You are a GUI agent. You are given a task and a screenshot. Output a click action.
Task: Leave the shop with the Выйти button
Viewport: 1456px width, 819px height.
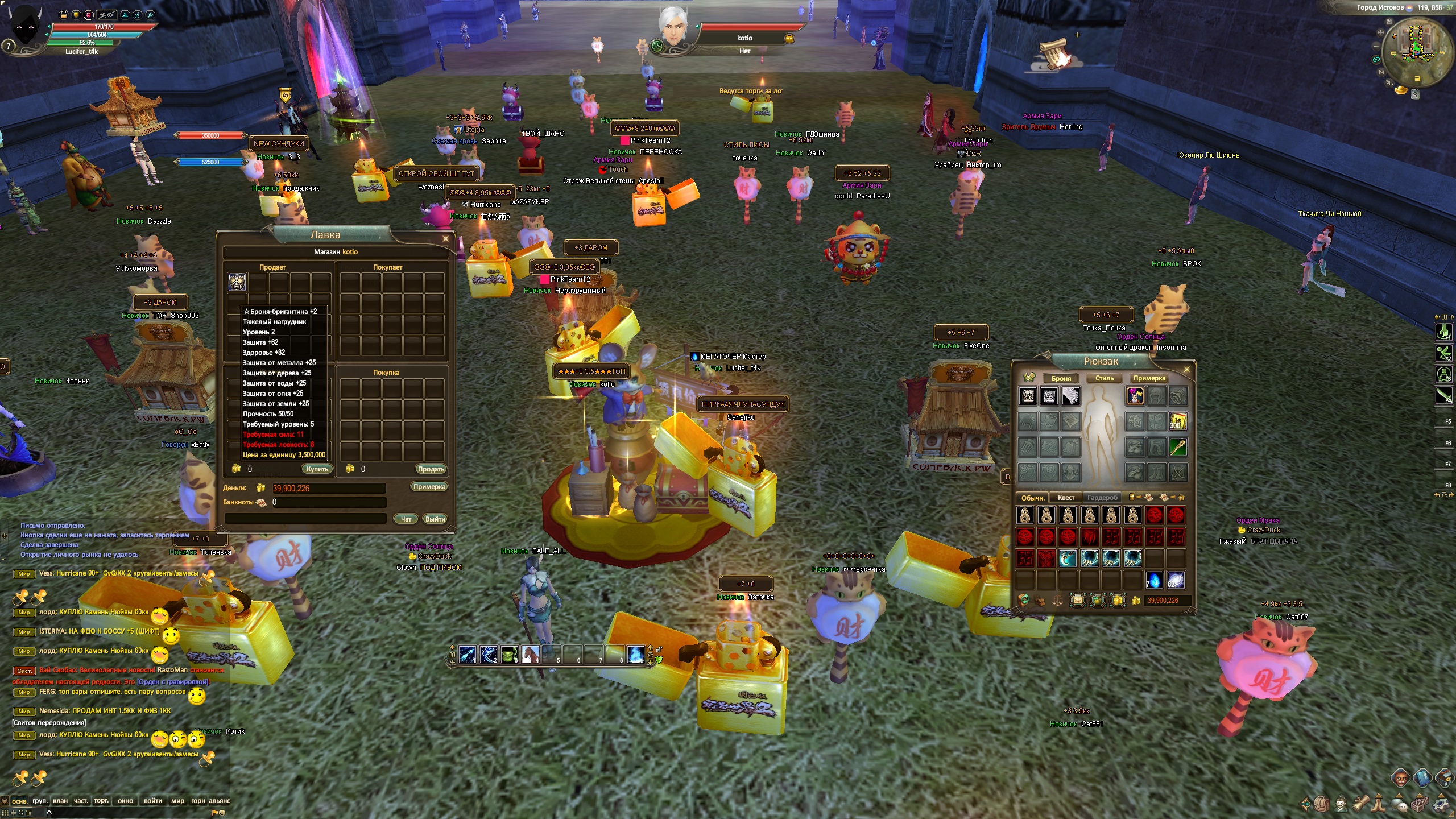click(435, 519)
